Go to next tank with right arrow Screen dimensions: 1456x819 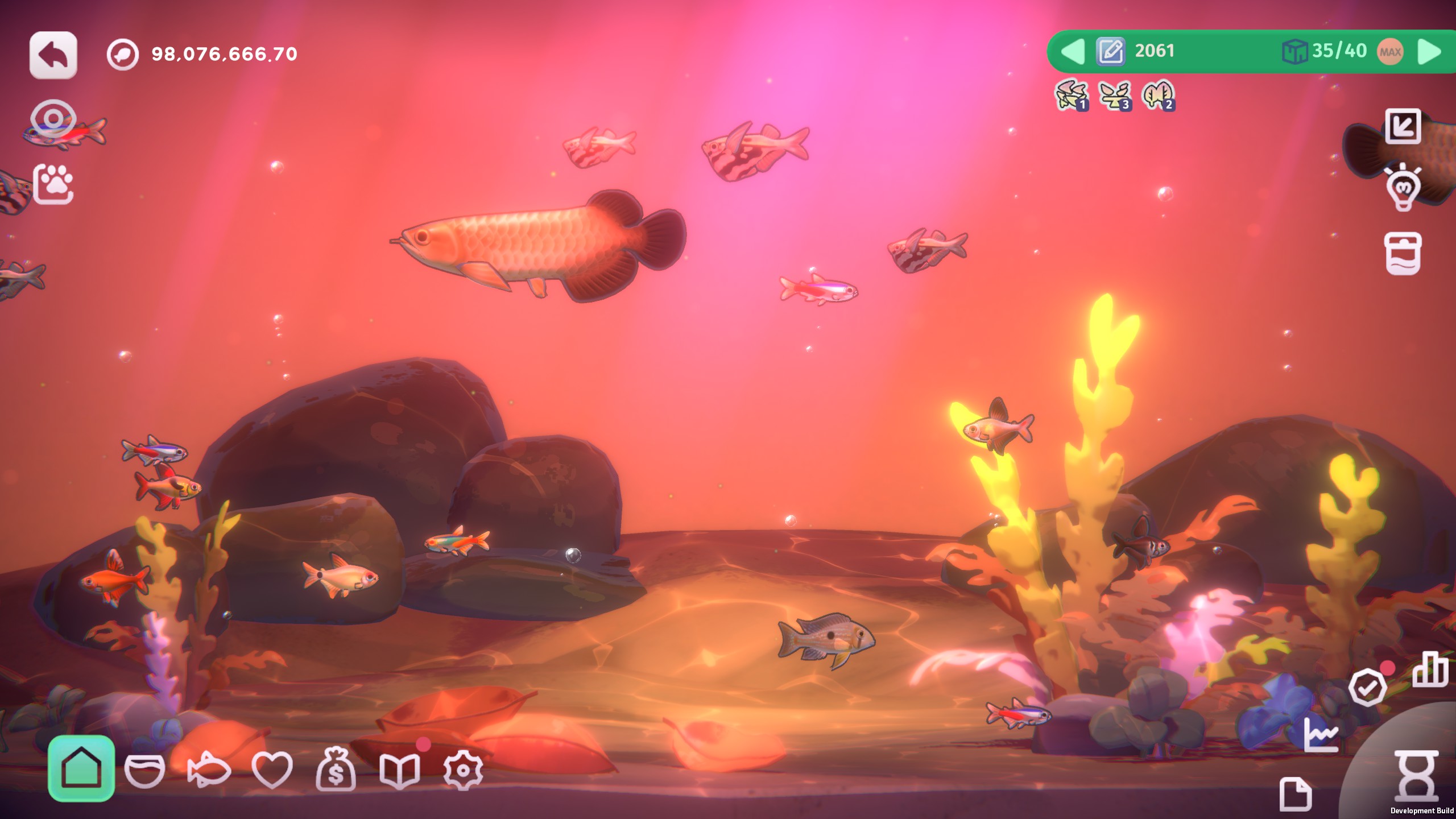tap(1429, 52)
